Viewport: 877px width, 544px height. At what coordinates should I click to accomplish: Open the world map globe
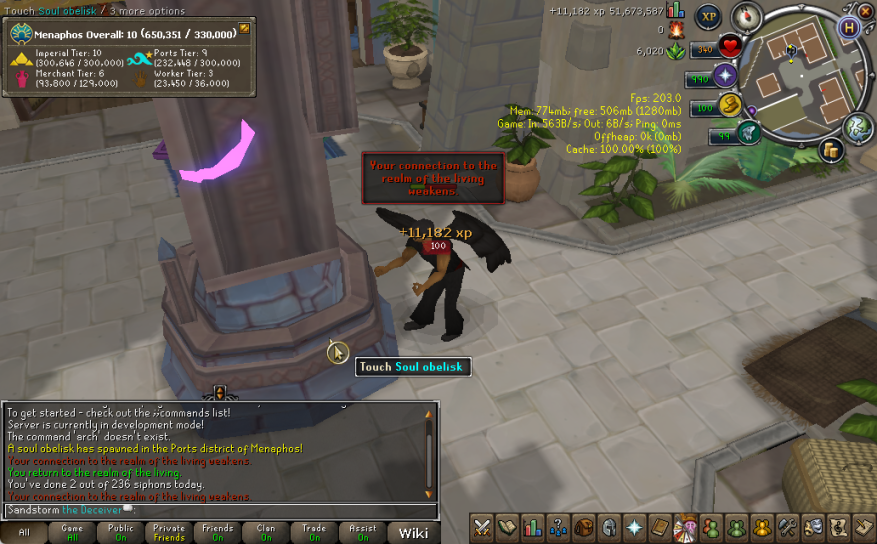click(857, 128)
